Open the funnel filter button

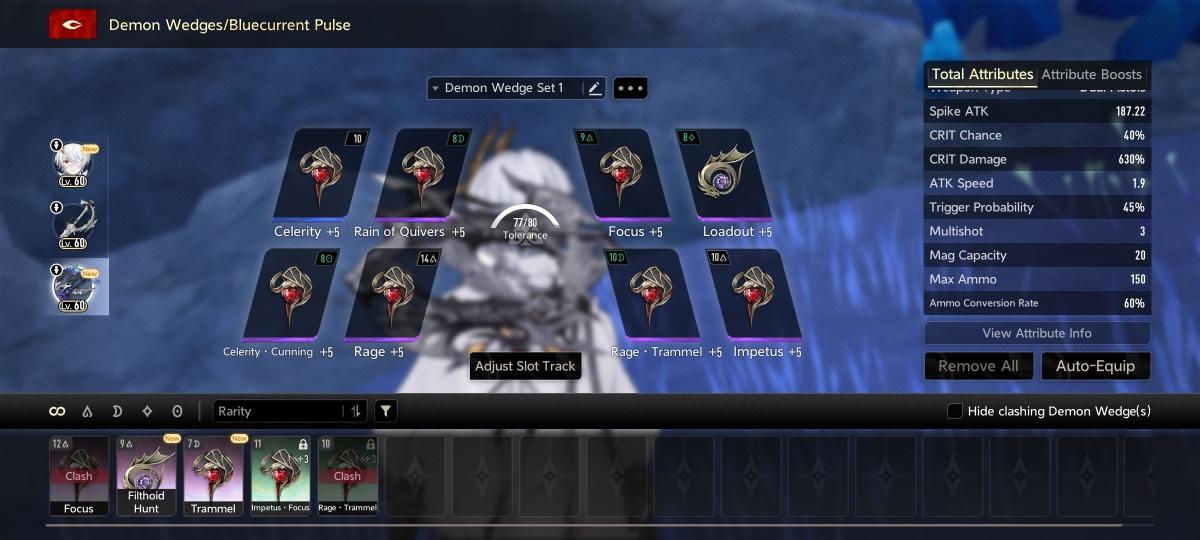click(385, 411)
